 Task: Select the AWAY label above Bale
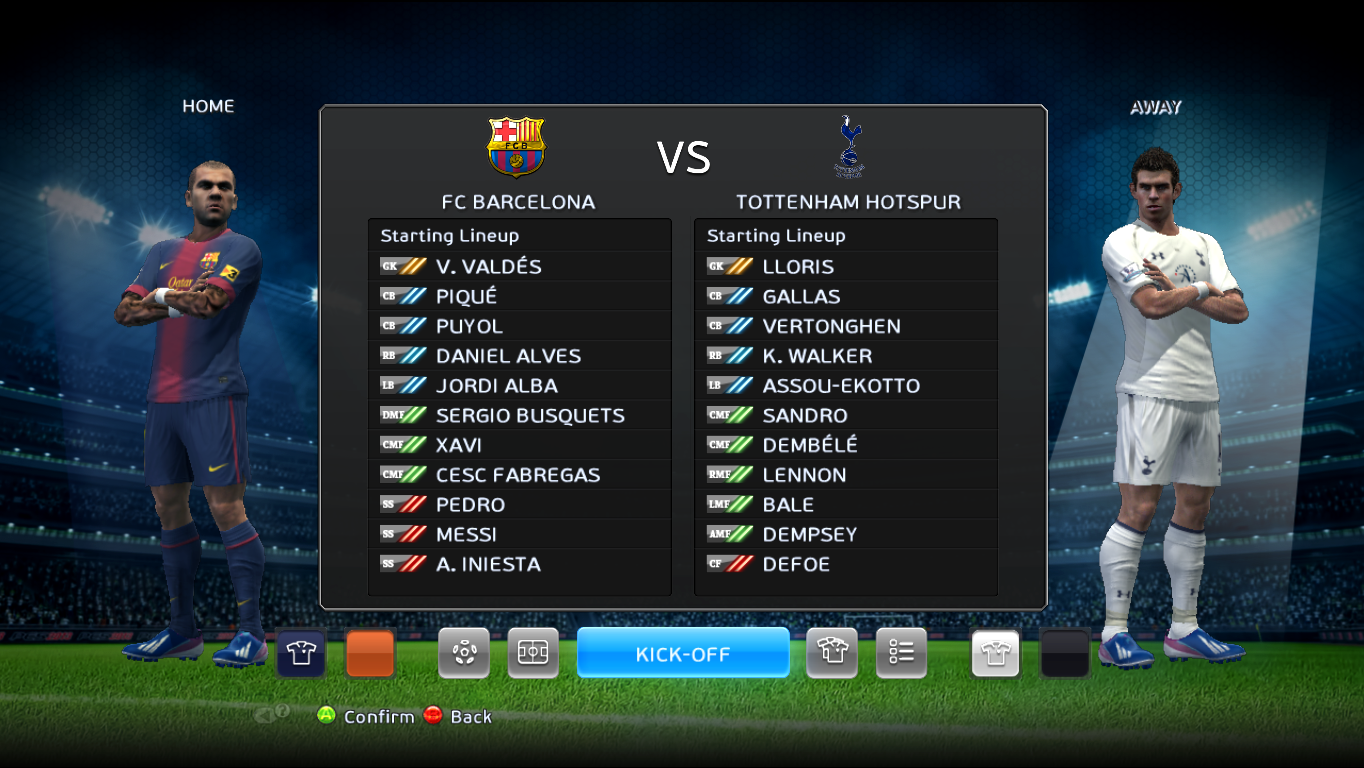pyautogui.click(x=1155, y=107)
